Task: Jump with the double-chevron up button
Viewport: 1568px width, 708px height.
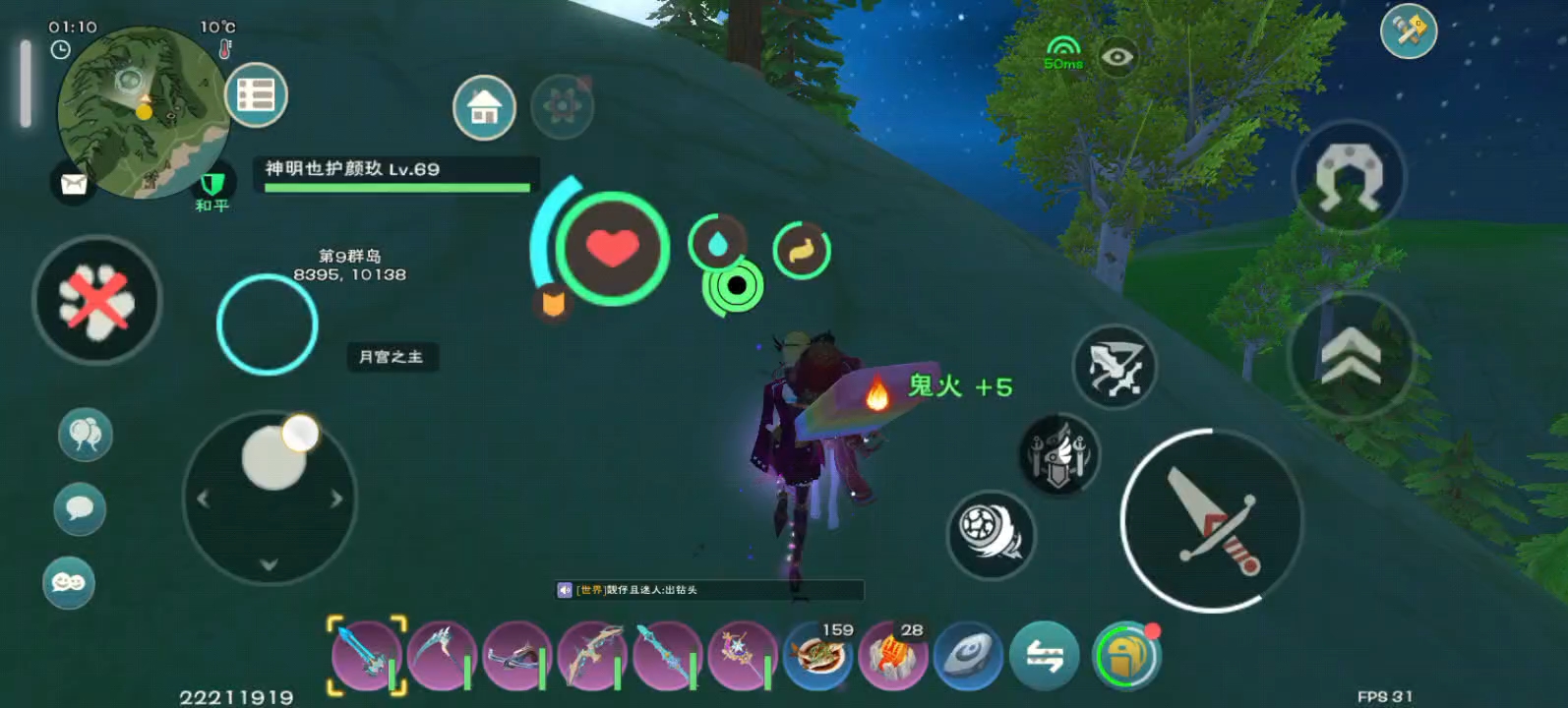Action: [1351, 356]
